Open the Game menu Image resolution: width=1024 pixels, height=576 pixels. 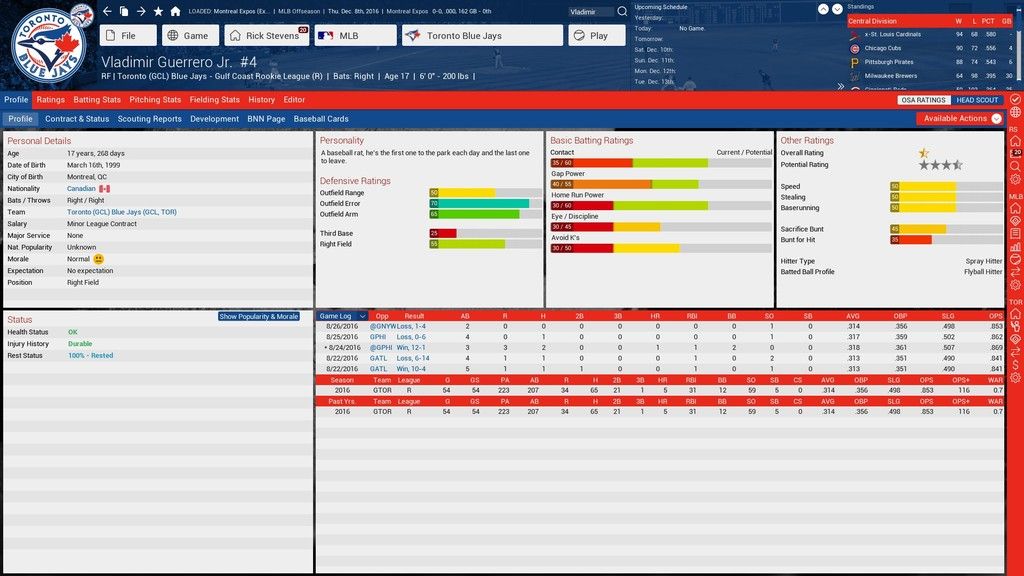189,36
